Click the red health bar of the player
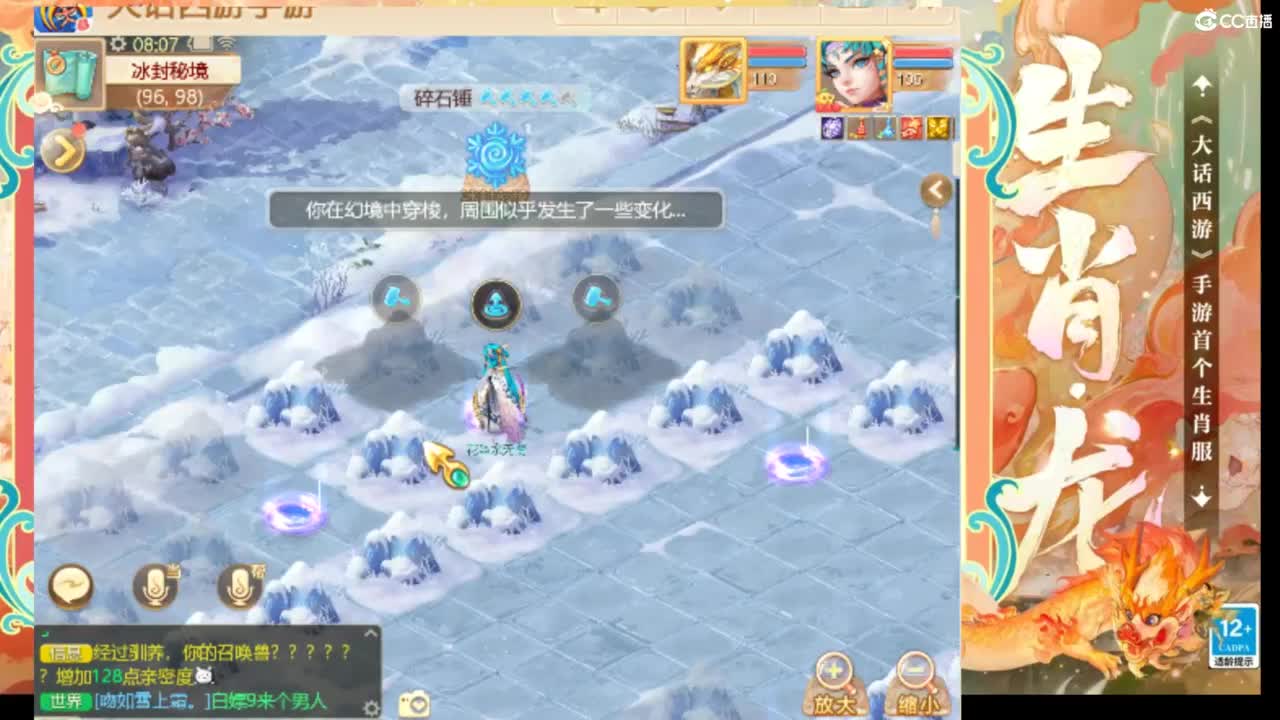This screenshot has height=720, width=1280. coord(923,51)
